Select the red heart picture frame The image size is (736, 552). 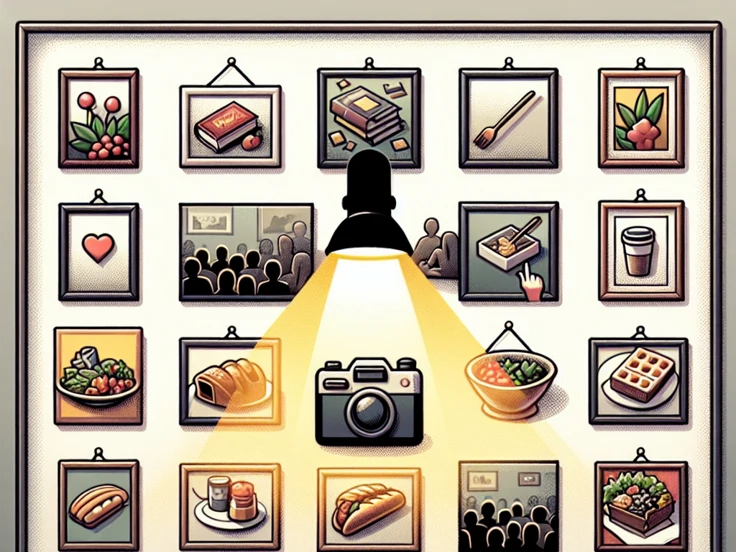98,250
